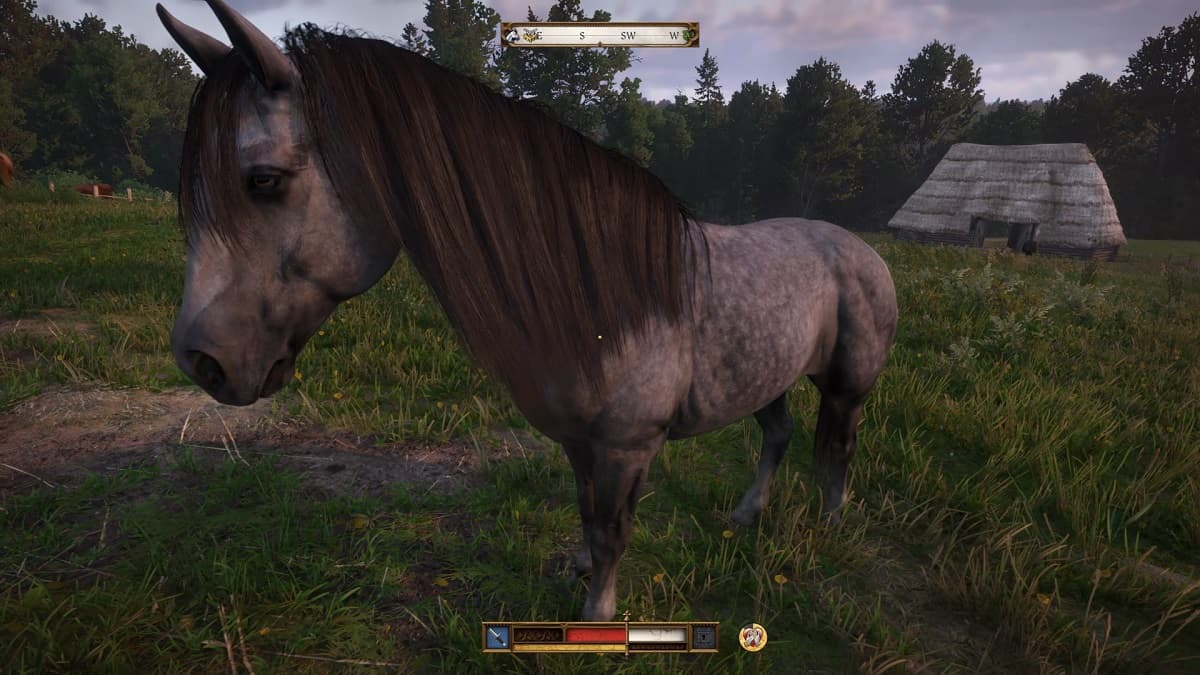Select the horse marker on the compass
The image size is (1200, 675).
[512, 35]
